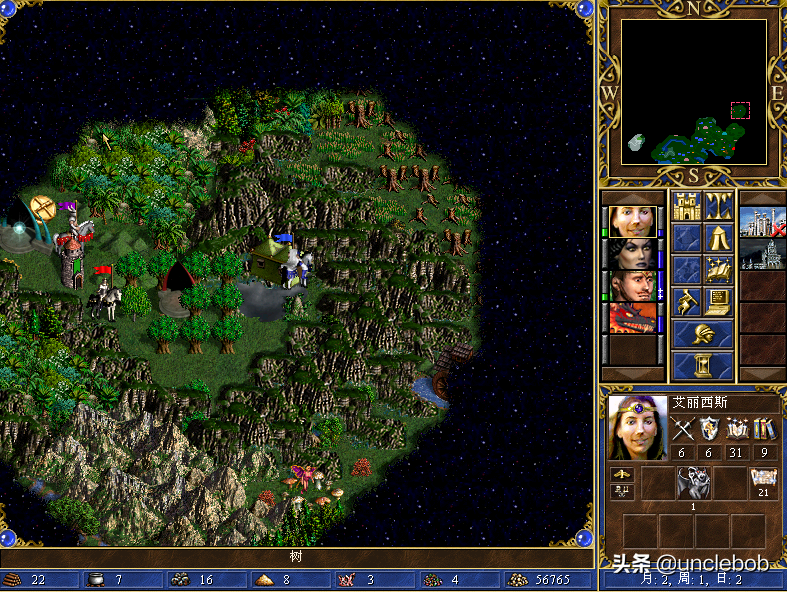Select the white castle town with red X

pos(762,222)
